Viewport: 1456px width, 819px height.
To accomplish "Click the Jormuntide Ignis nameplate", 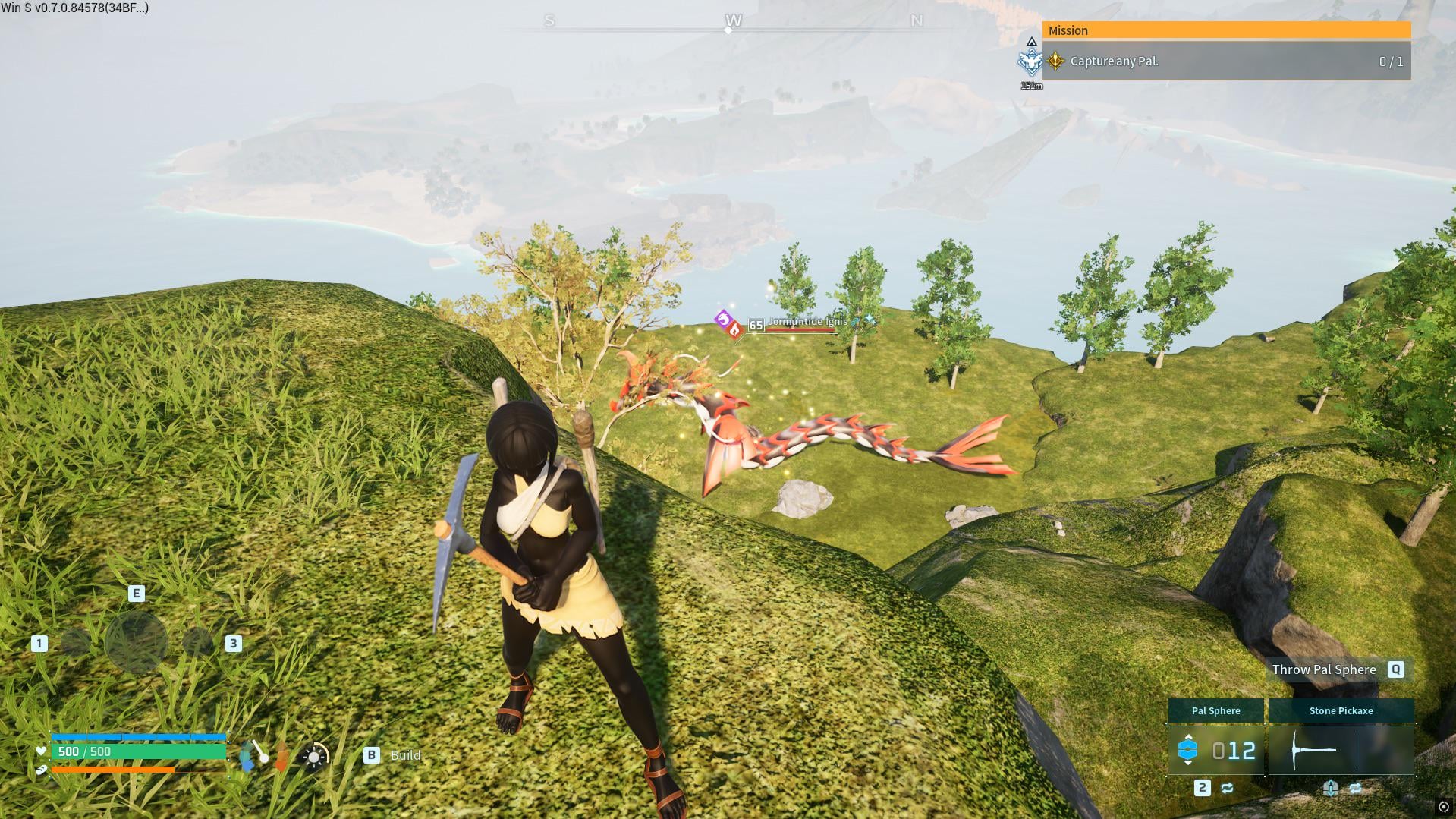I will pos(807,322).
